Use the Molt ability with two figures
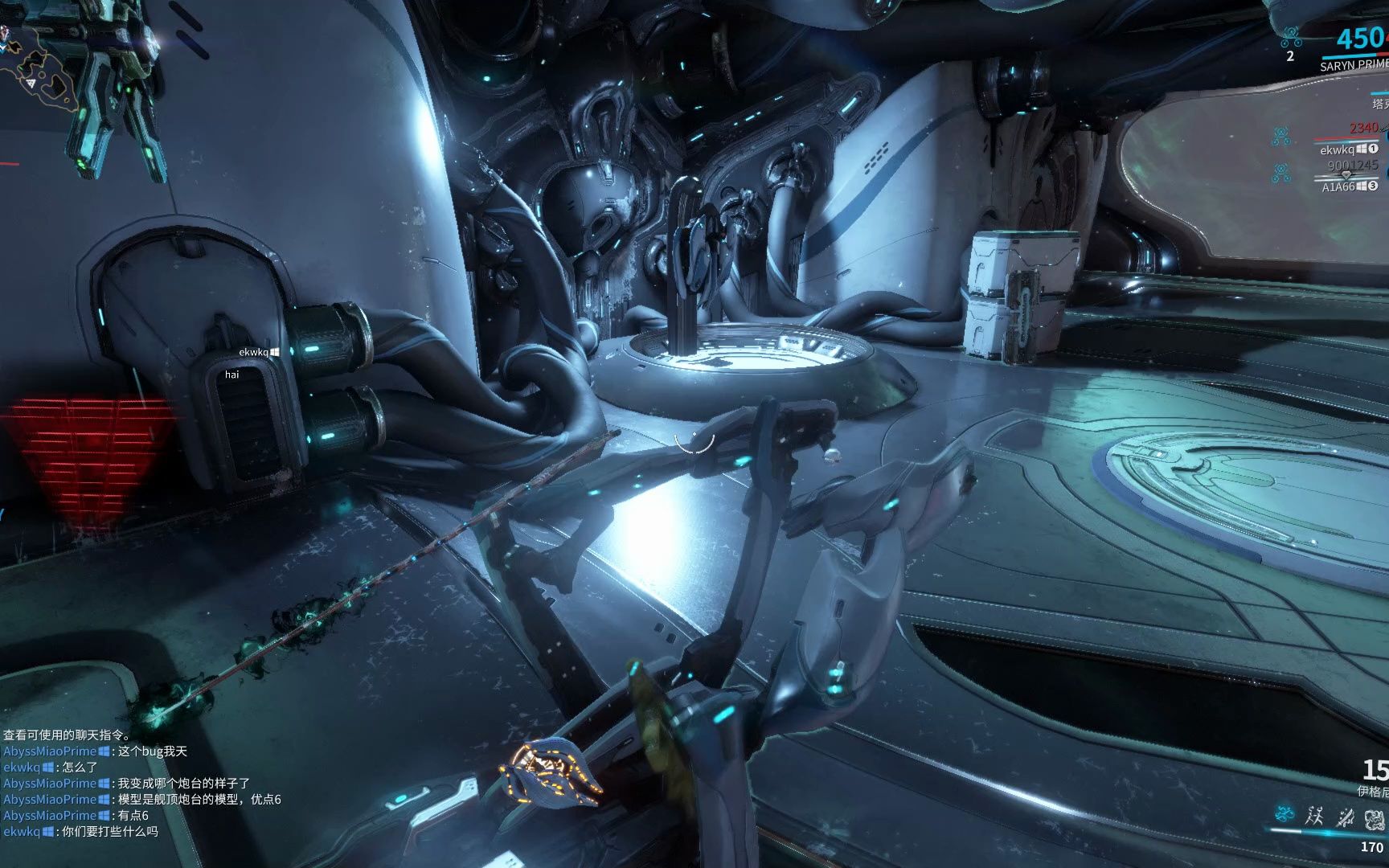Viewport: 1389px width, 868px height. click(x=1314, y=817)
